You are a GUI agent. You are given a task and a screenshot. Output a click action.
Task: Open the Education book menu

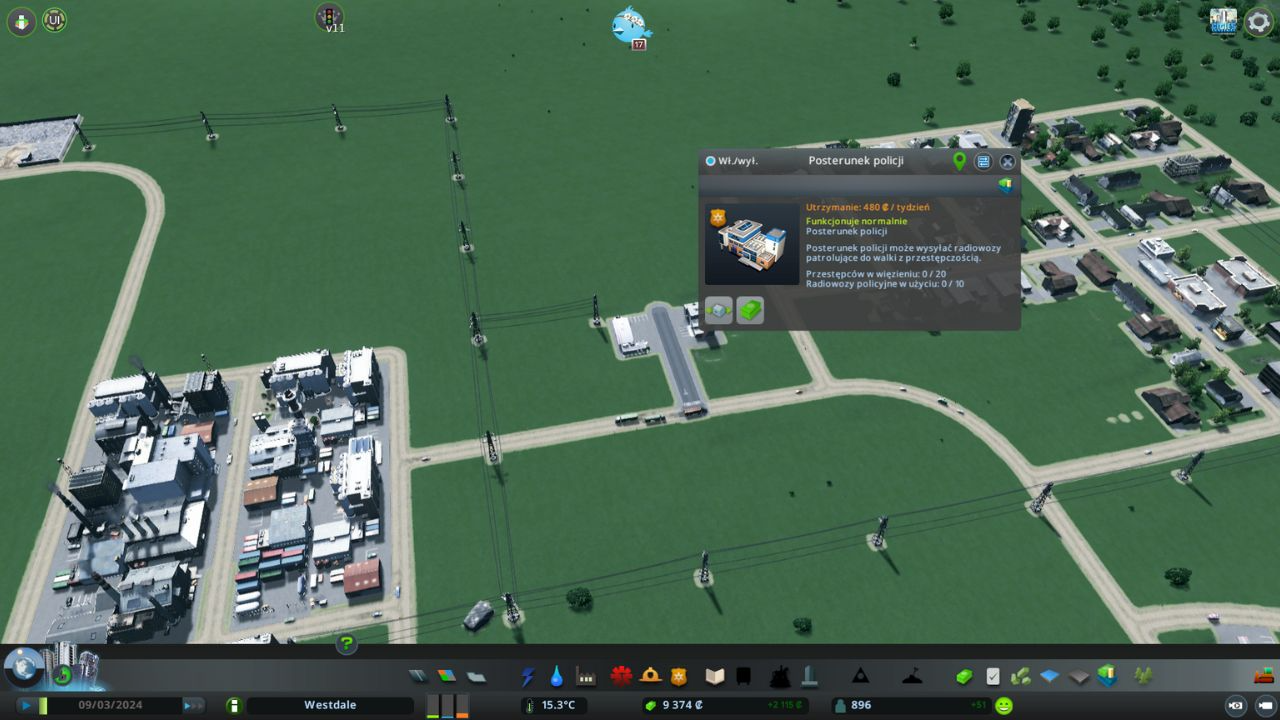[714, 677]
